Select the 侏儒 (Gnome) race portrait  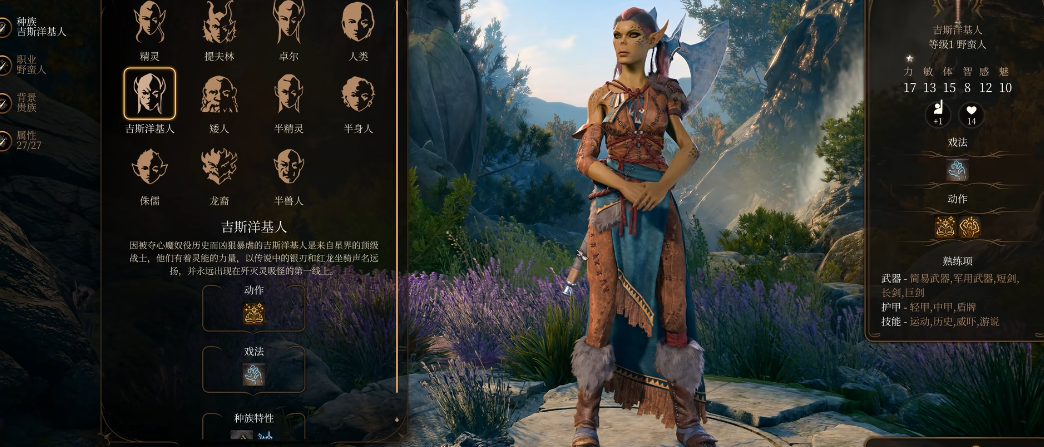click(x=149, y=166)
